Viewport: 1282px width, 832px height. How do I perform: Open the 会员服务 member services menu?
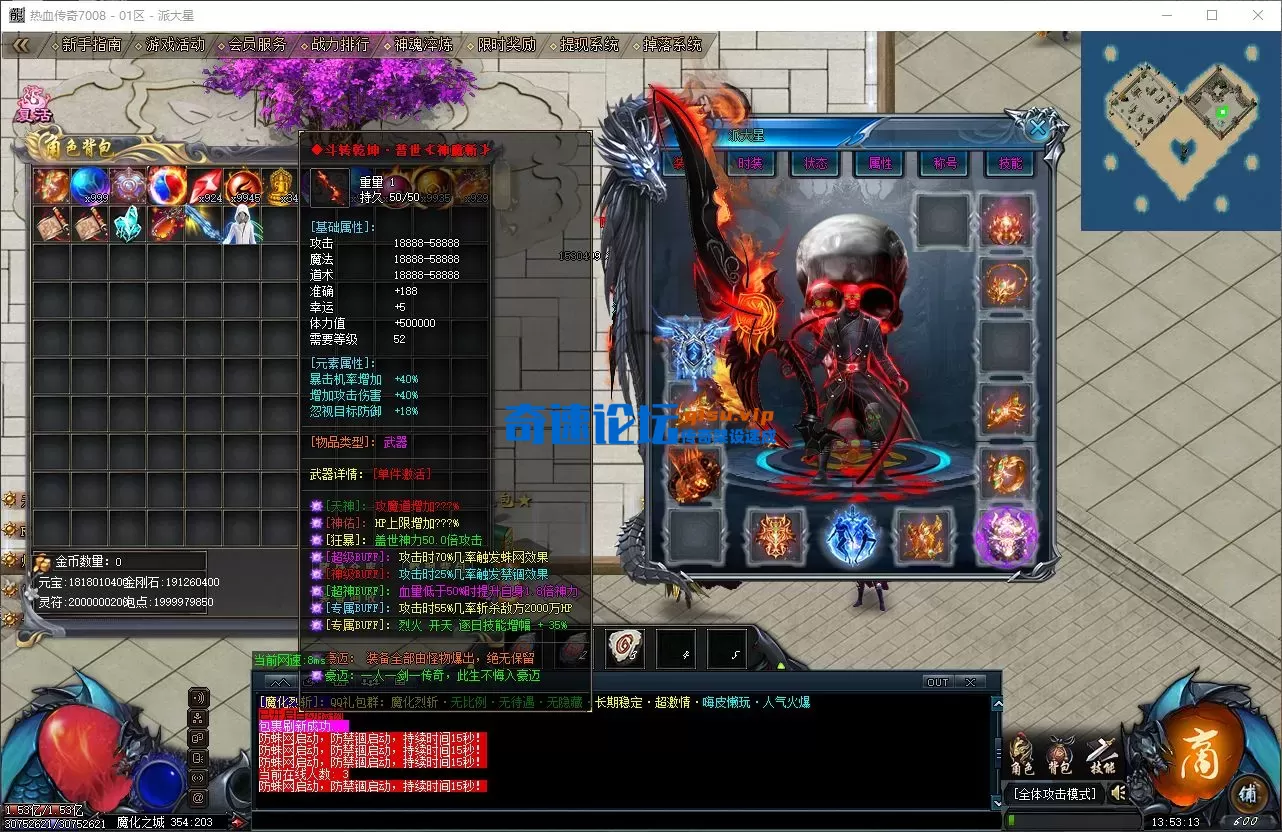pyautogui.click(x=257, y=45)
